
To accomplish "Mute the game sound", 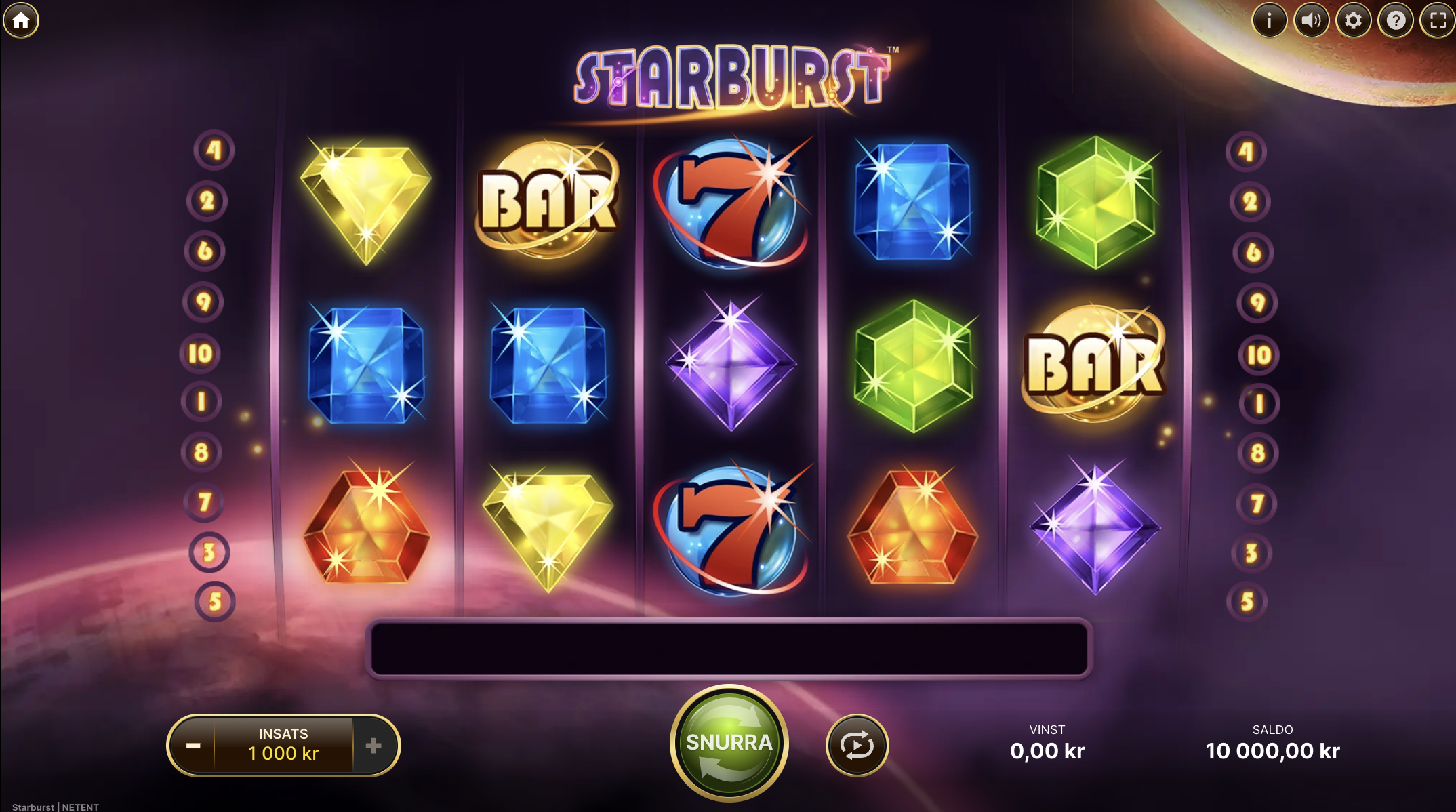I will 1312,20.
